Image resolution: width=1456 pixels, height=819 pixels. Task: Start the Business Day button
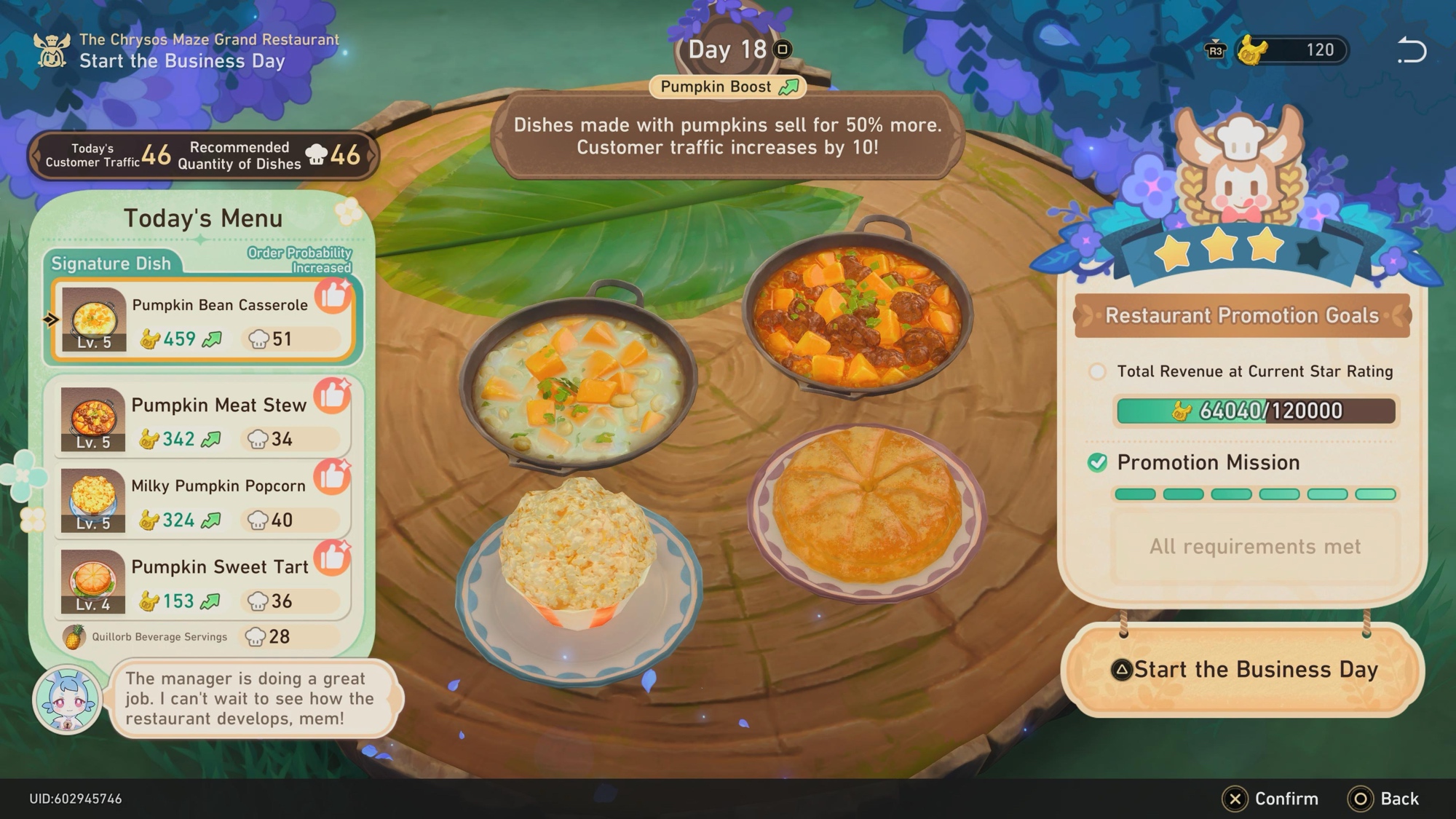pyautogui.click(x=1242, y=670)
